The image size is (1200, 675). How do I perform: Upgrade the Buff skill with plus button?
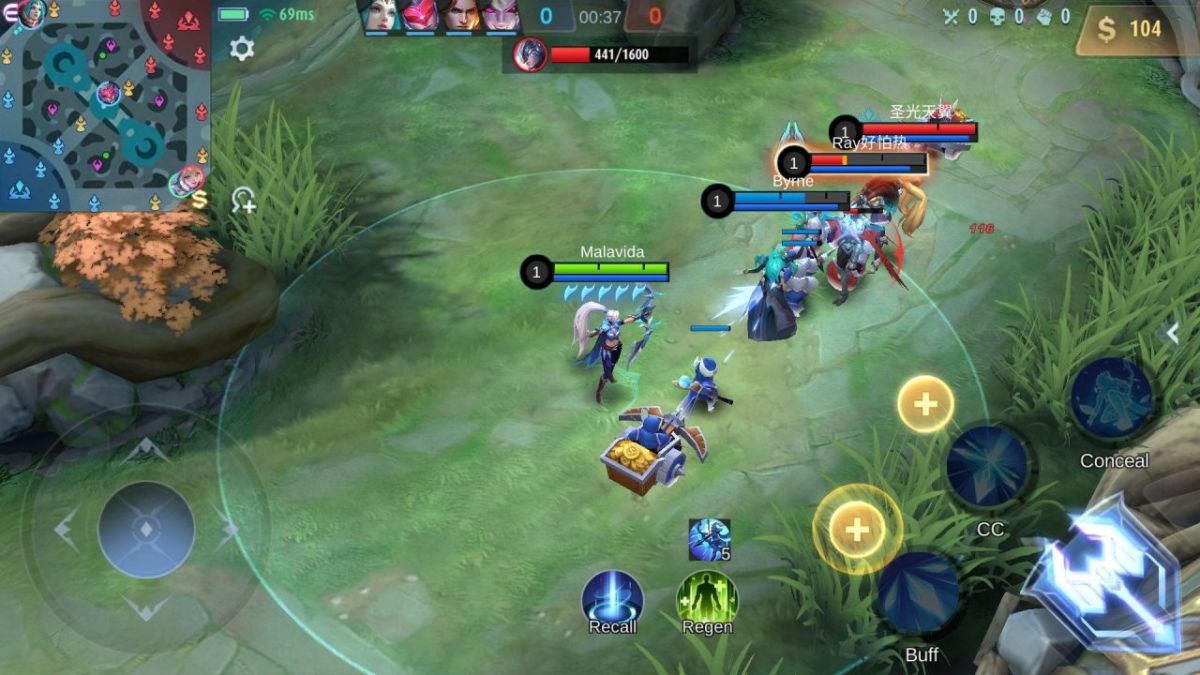point(857,528)
